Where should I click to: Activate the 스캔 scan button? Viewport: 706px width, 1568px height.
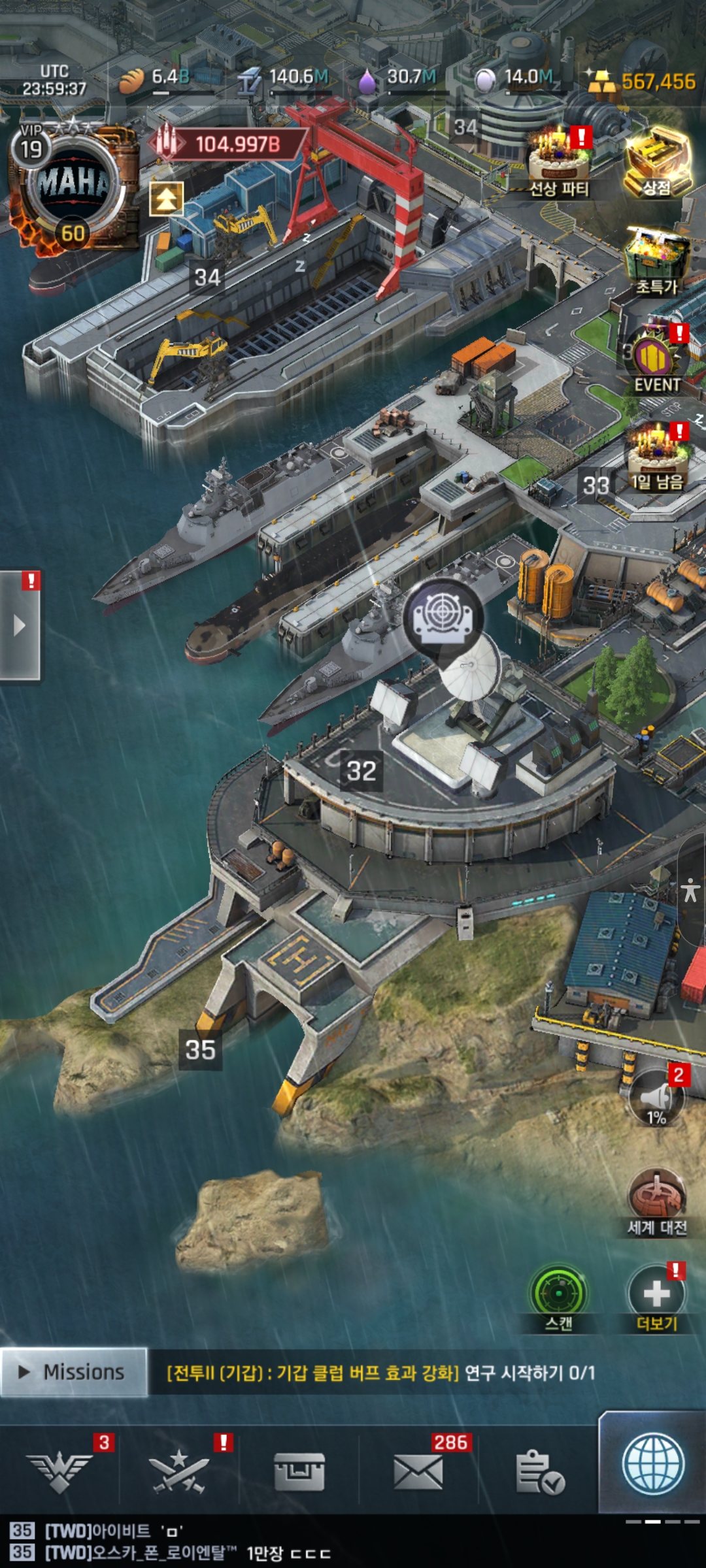click(558, 1296)
